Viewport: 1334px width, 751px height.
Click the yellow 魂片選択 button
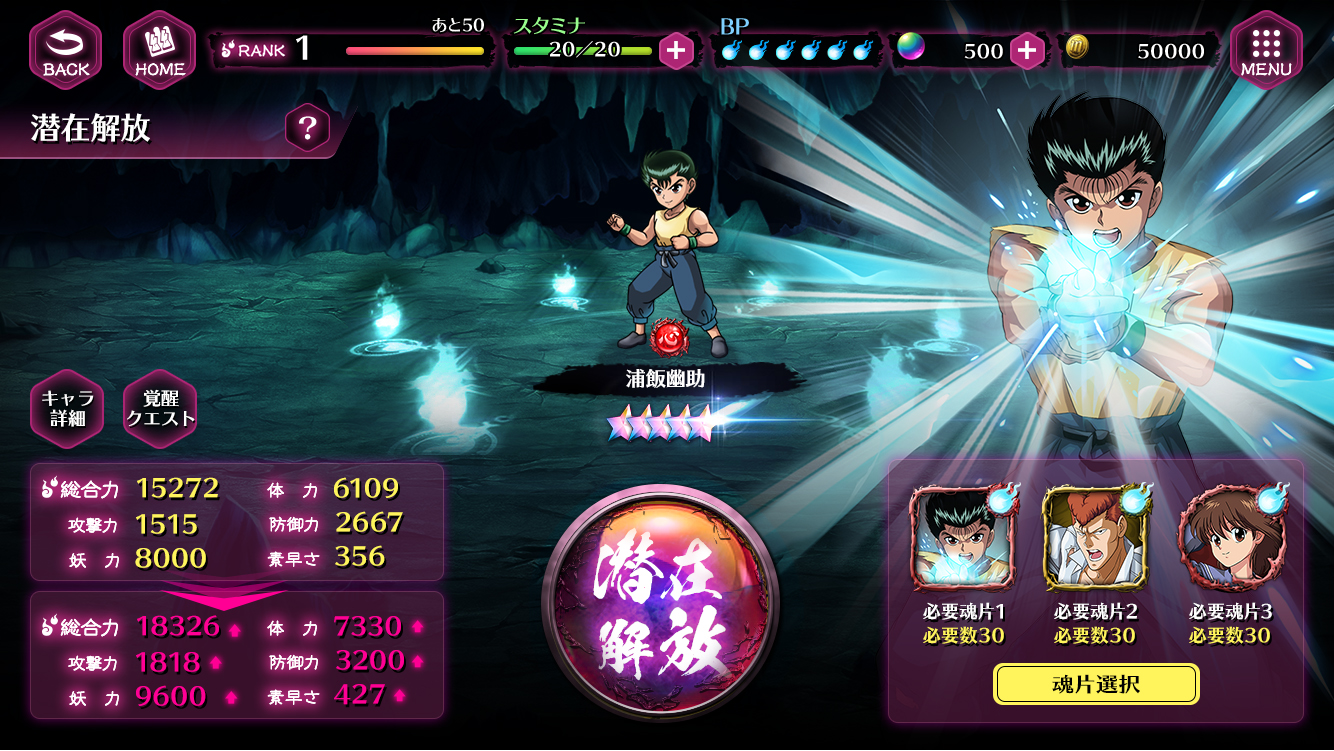1096,685
